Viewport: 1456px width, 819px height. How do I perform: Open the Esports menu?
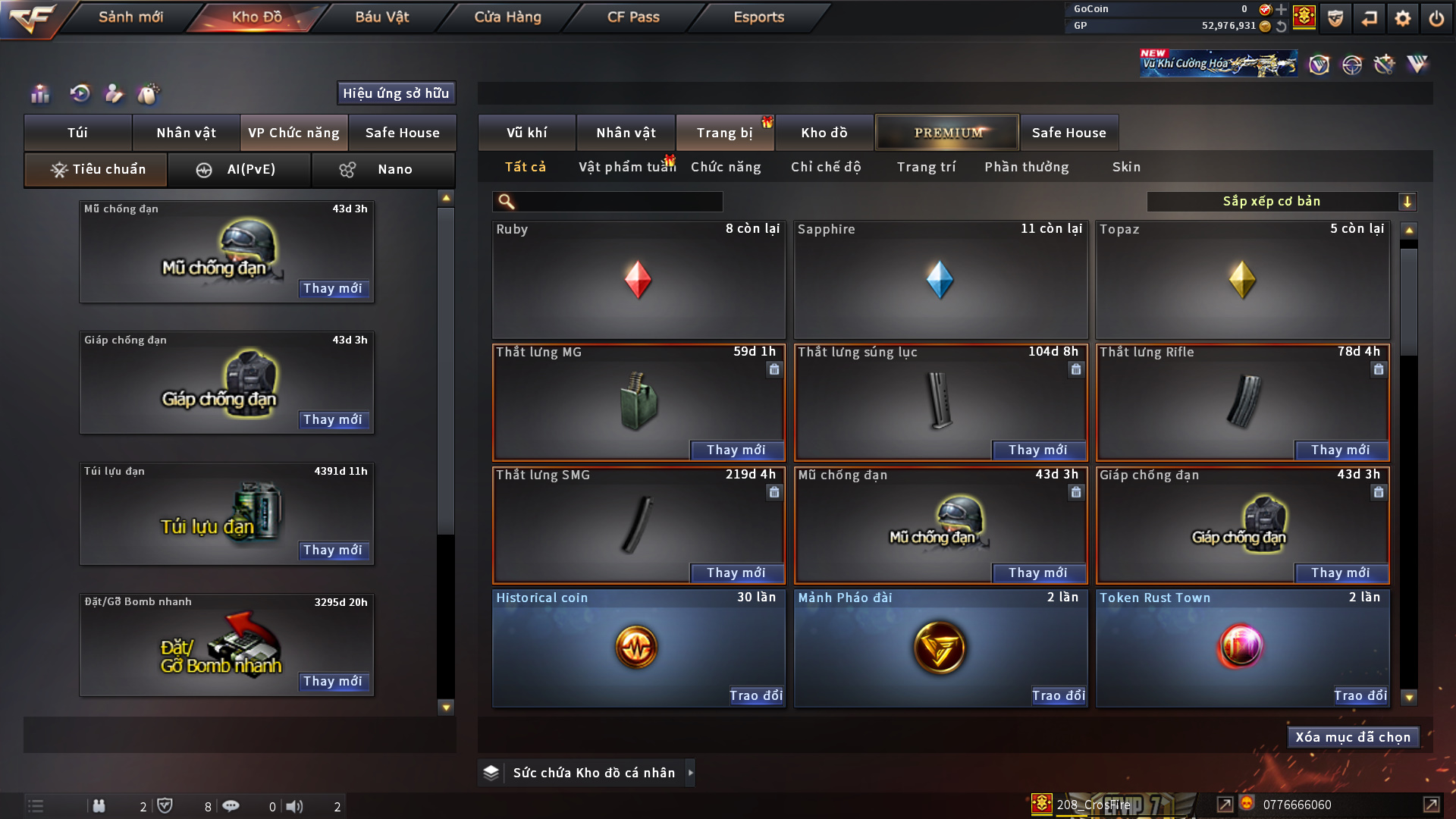tap(758, 17)
